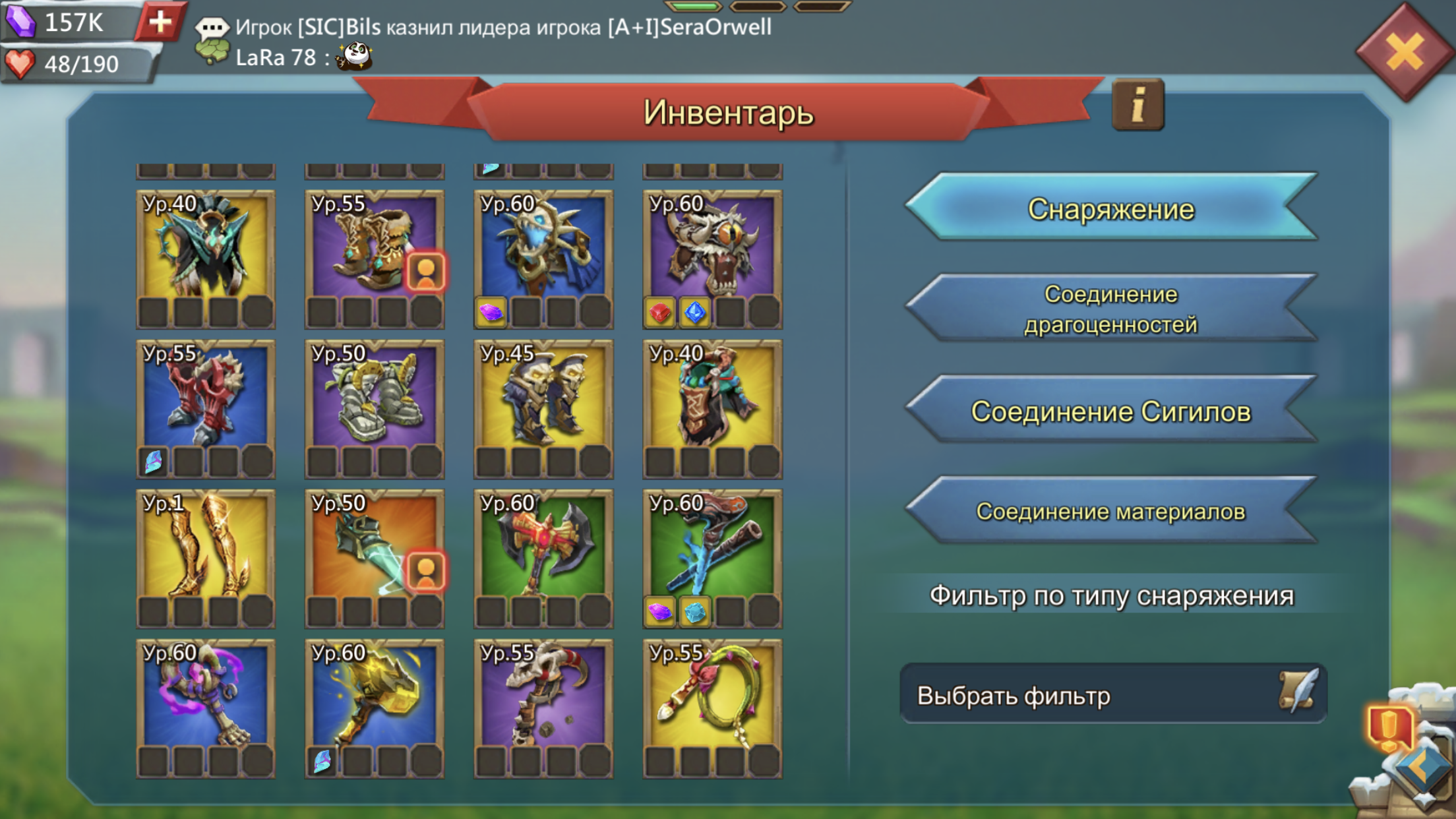Select the level 1 golden leg armor
The image size is (1456, 819).
tap(206, 549)
